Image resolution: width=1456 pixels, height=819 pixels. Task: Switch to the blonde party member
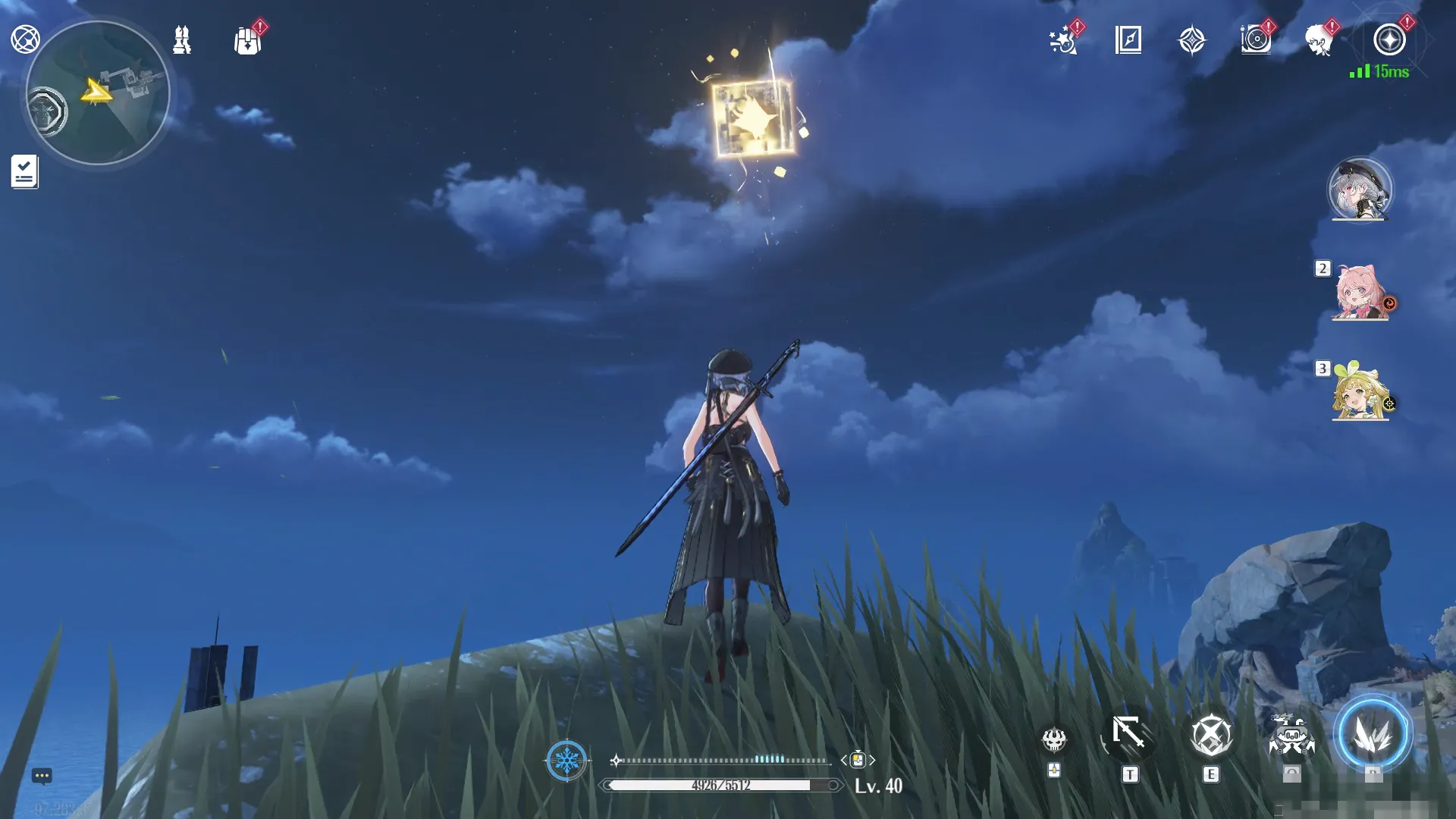click(1360, 393)
